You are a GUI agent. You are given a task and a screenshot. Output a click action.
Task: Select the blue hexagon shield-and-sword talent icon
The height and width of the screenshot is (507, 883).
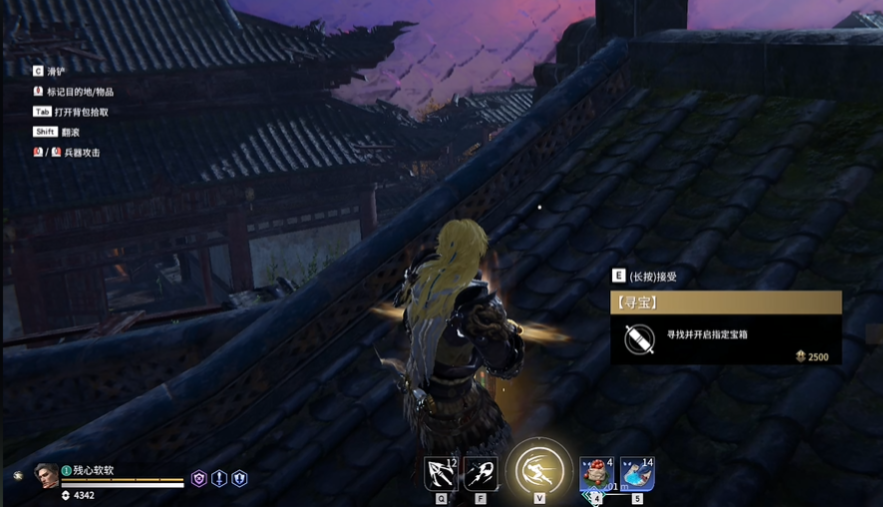(x=239, y=479)
